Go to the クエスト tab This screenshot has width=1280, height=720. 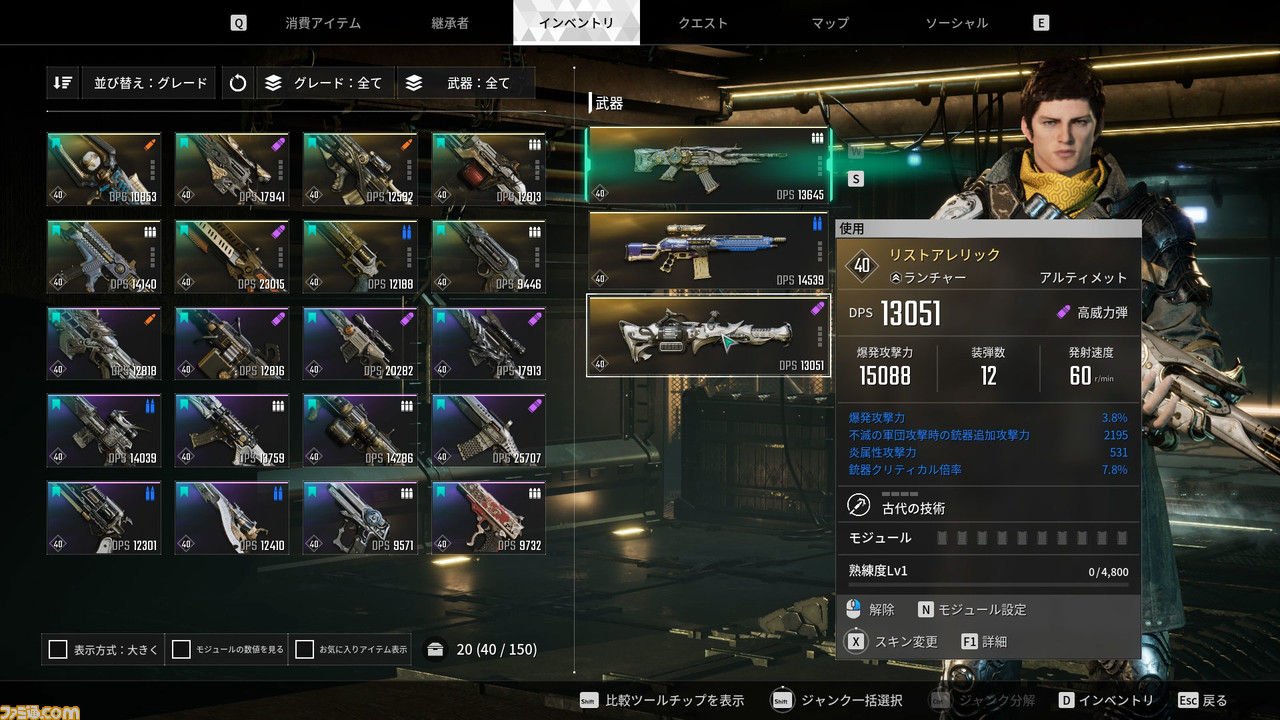[703, 23]
